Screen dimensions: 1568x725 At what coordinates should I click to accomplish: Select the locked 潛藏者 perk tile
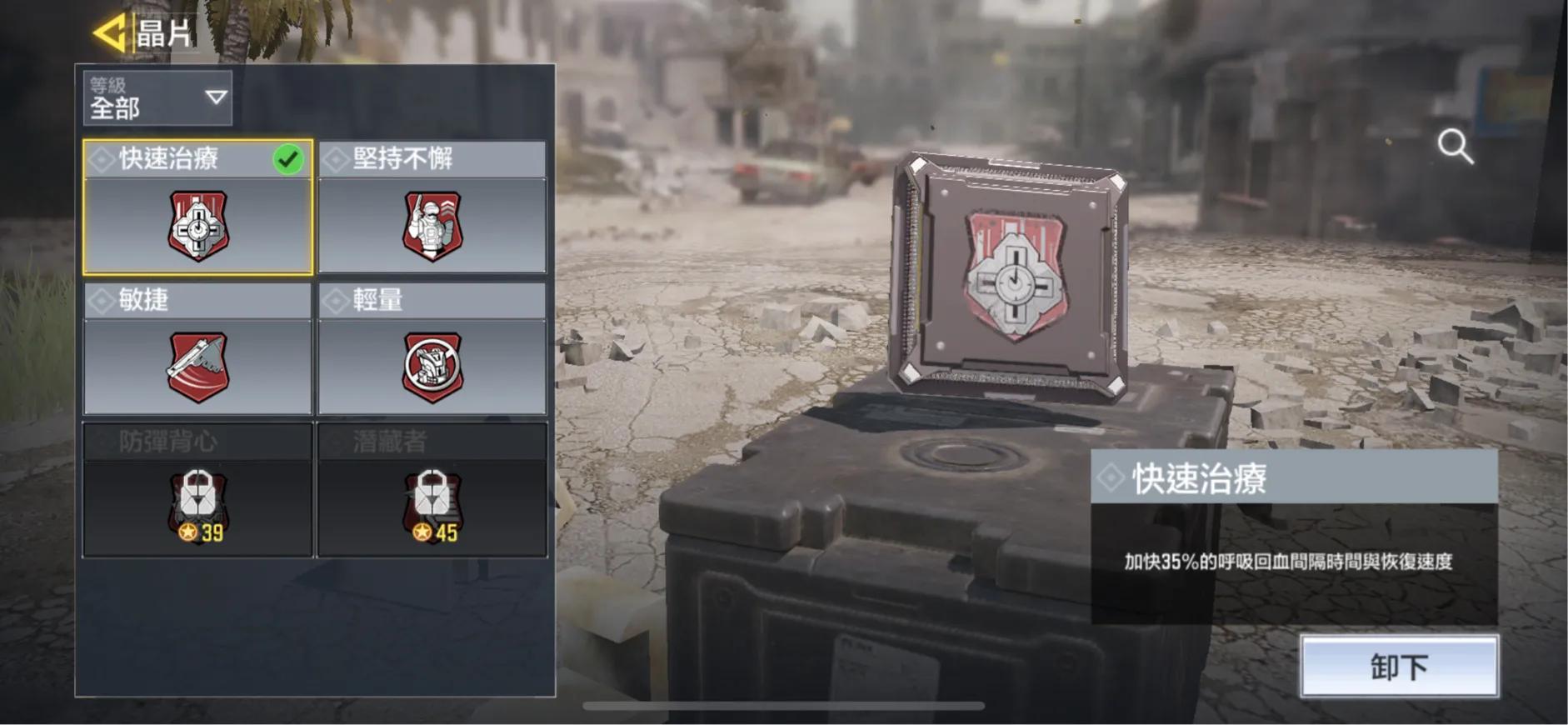coord(432,490)
